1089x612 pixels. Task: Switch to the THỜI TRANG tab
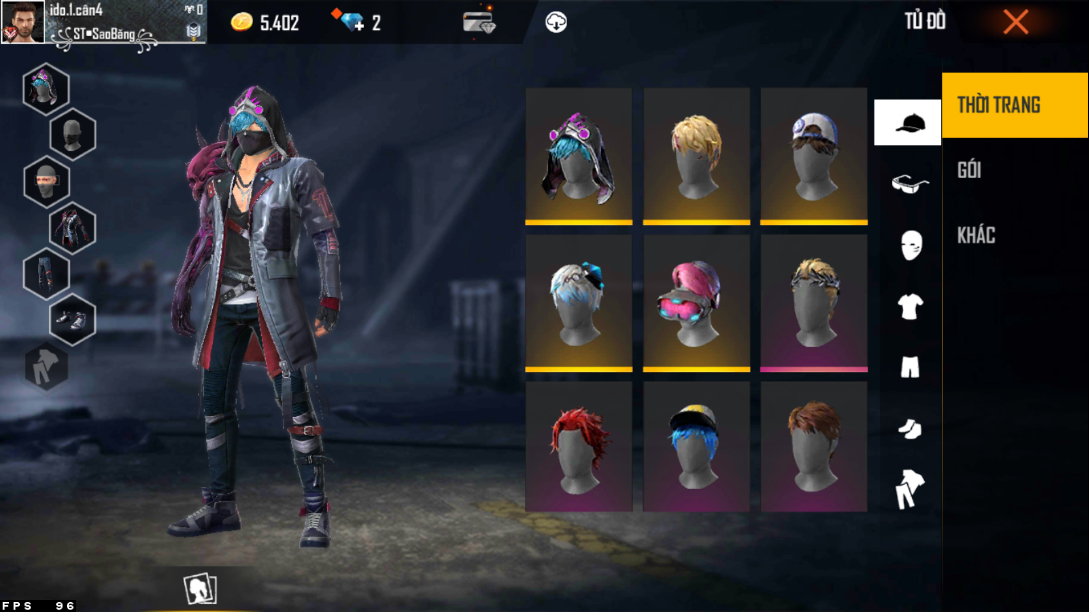point(1014,105)
